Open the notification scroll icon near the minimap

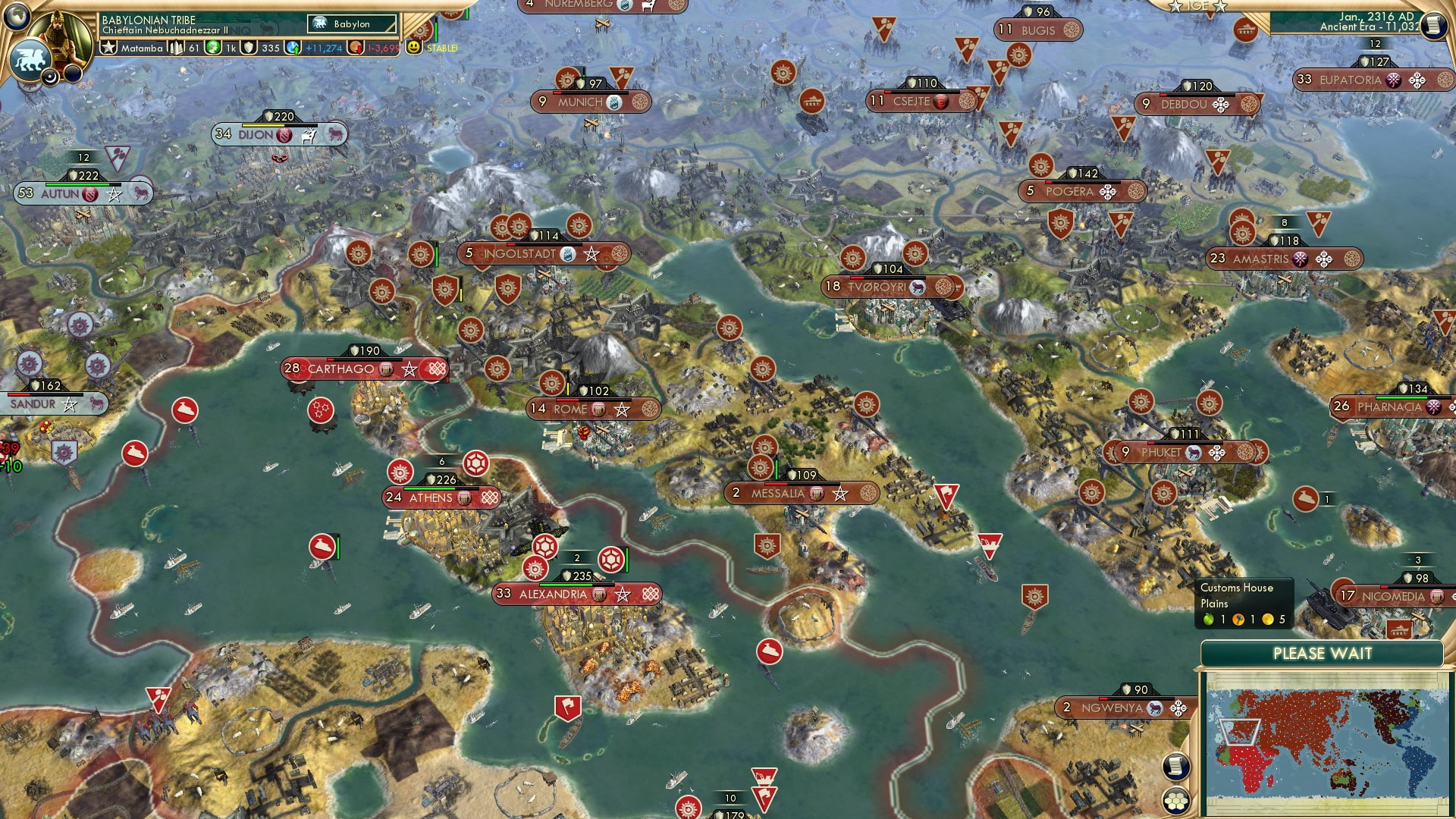tap(1175, 767)
